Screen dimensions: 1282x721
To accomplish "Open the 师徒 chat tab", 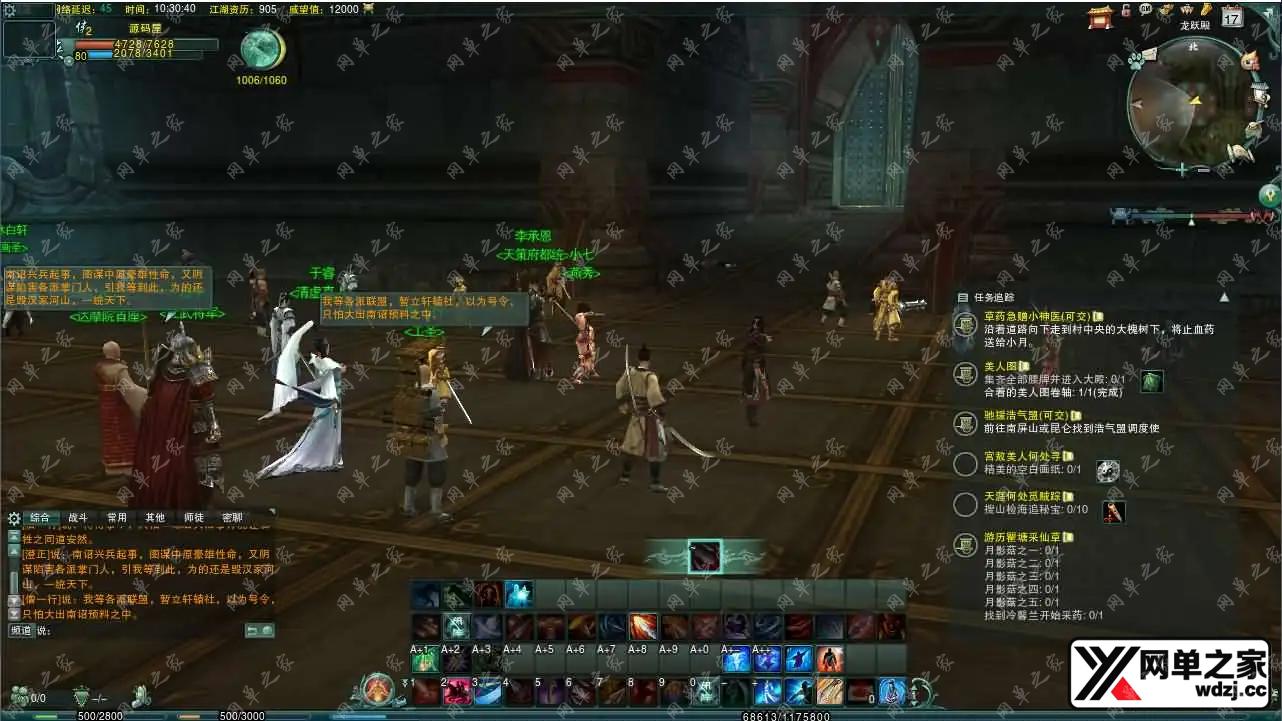I will pos(194,518).
